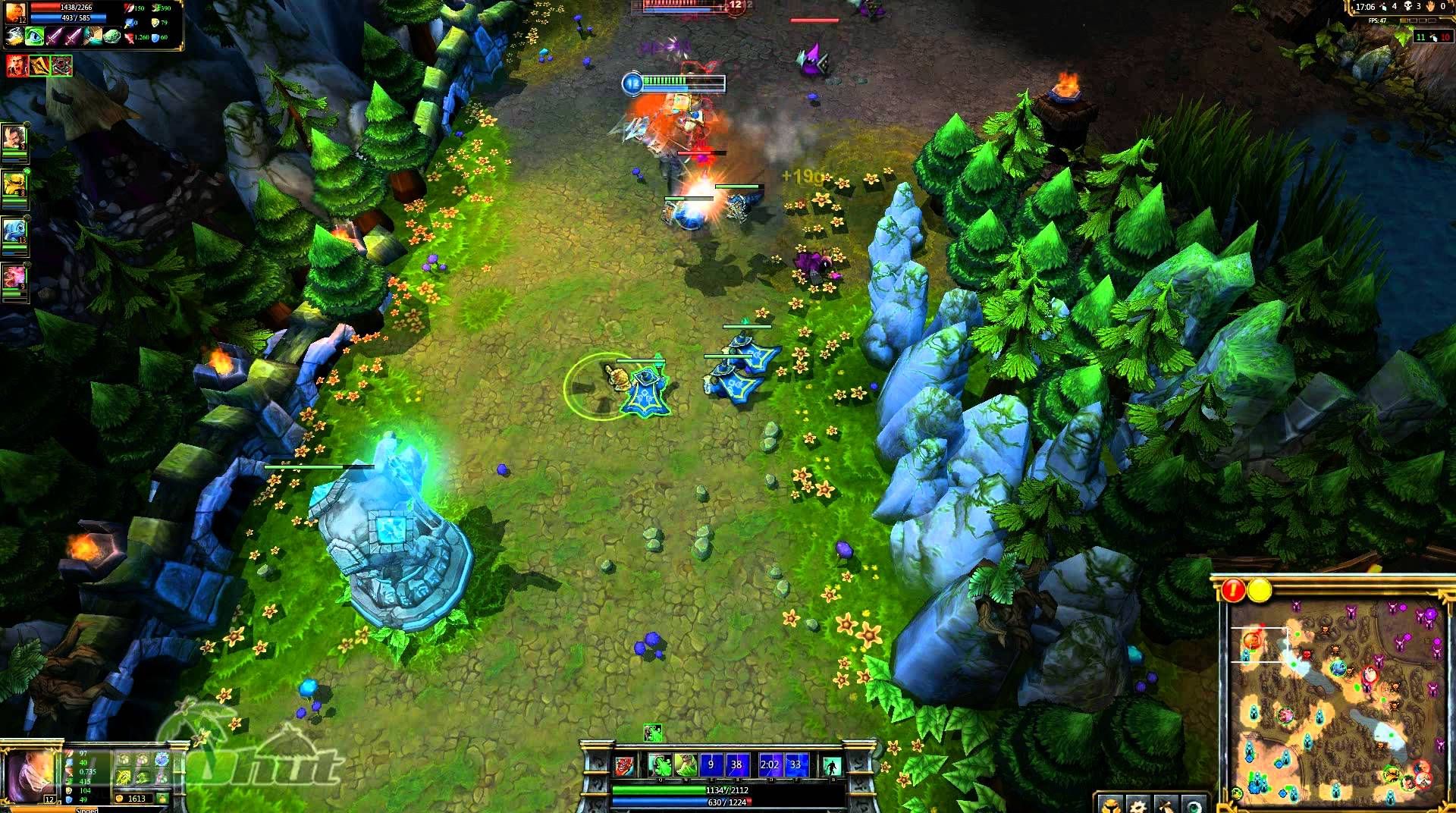Select the pink-haired ally portrait

coord(14,278)
